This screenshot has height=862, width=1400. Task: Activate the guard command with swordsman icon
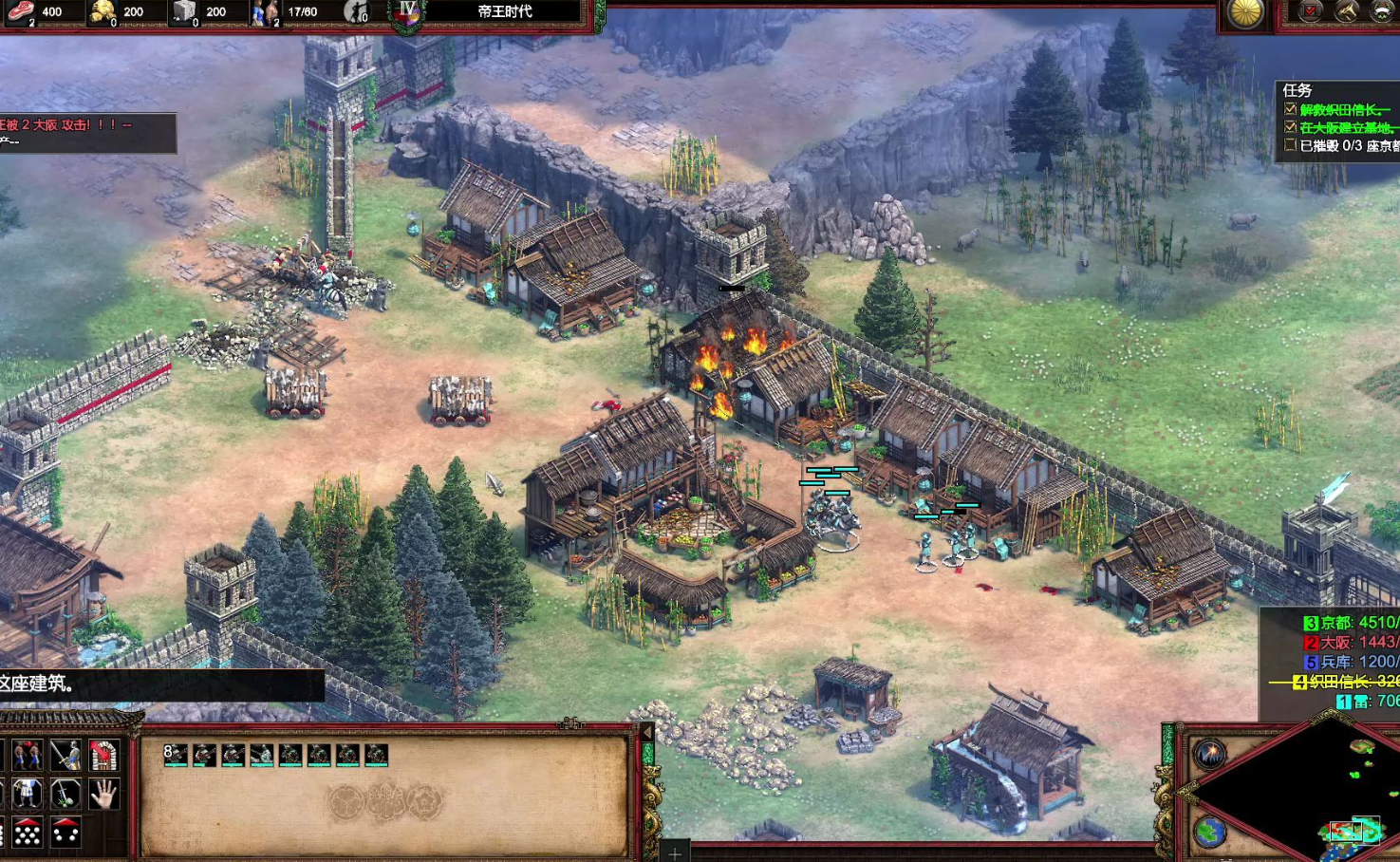point(65,756)
